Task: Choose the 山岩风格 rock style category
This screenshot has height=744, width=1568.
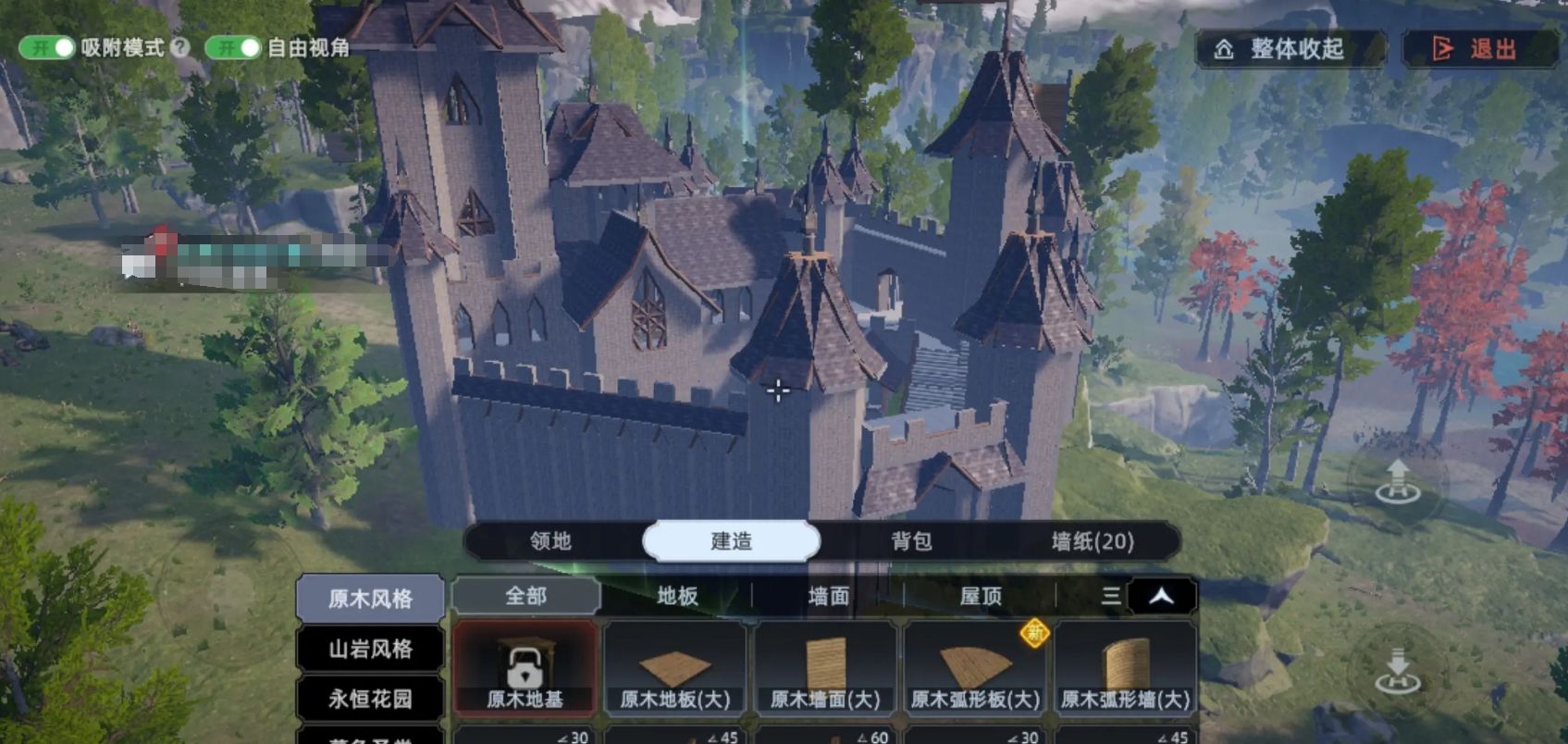Action: coord(370,649)
